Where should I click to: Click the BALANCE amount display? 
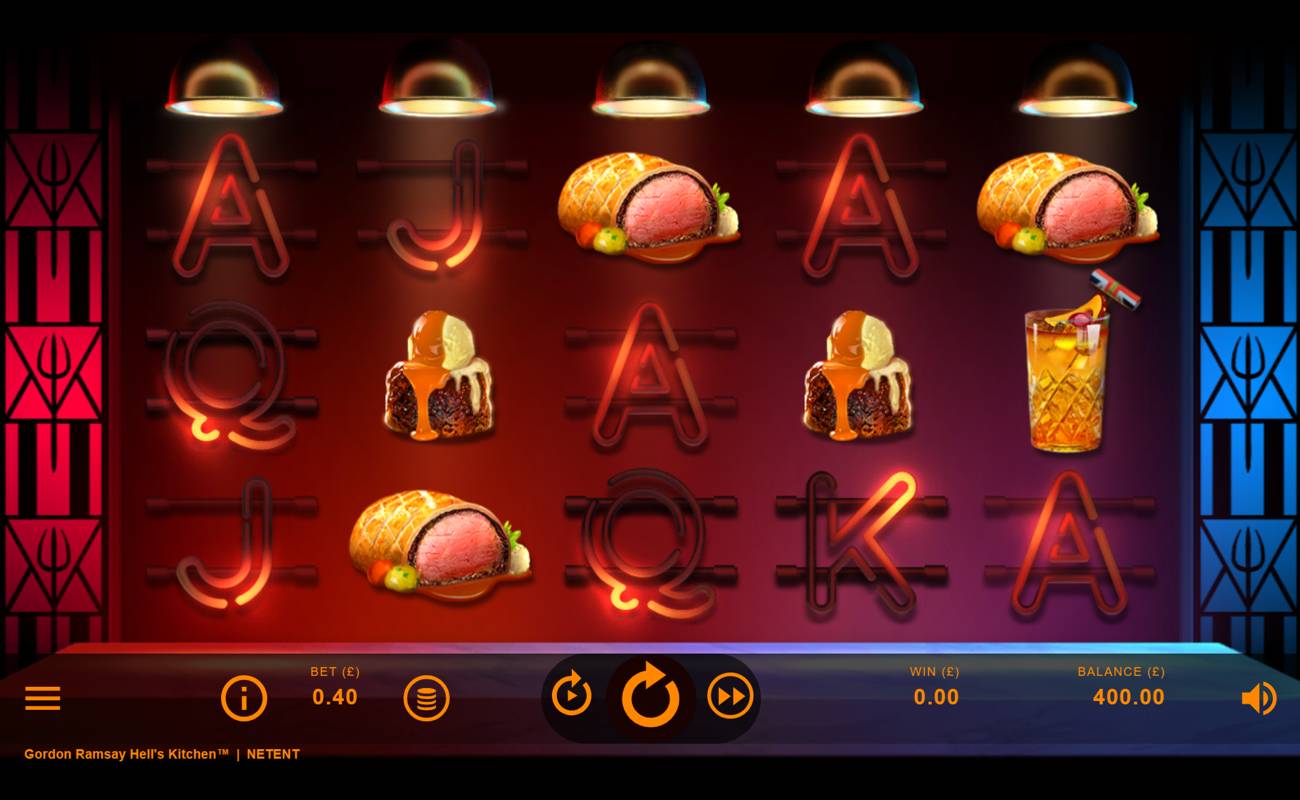coord(1127,697)
